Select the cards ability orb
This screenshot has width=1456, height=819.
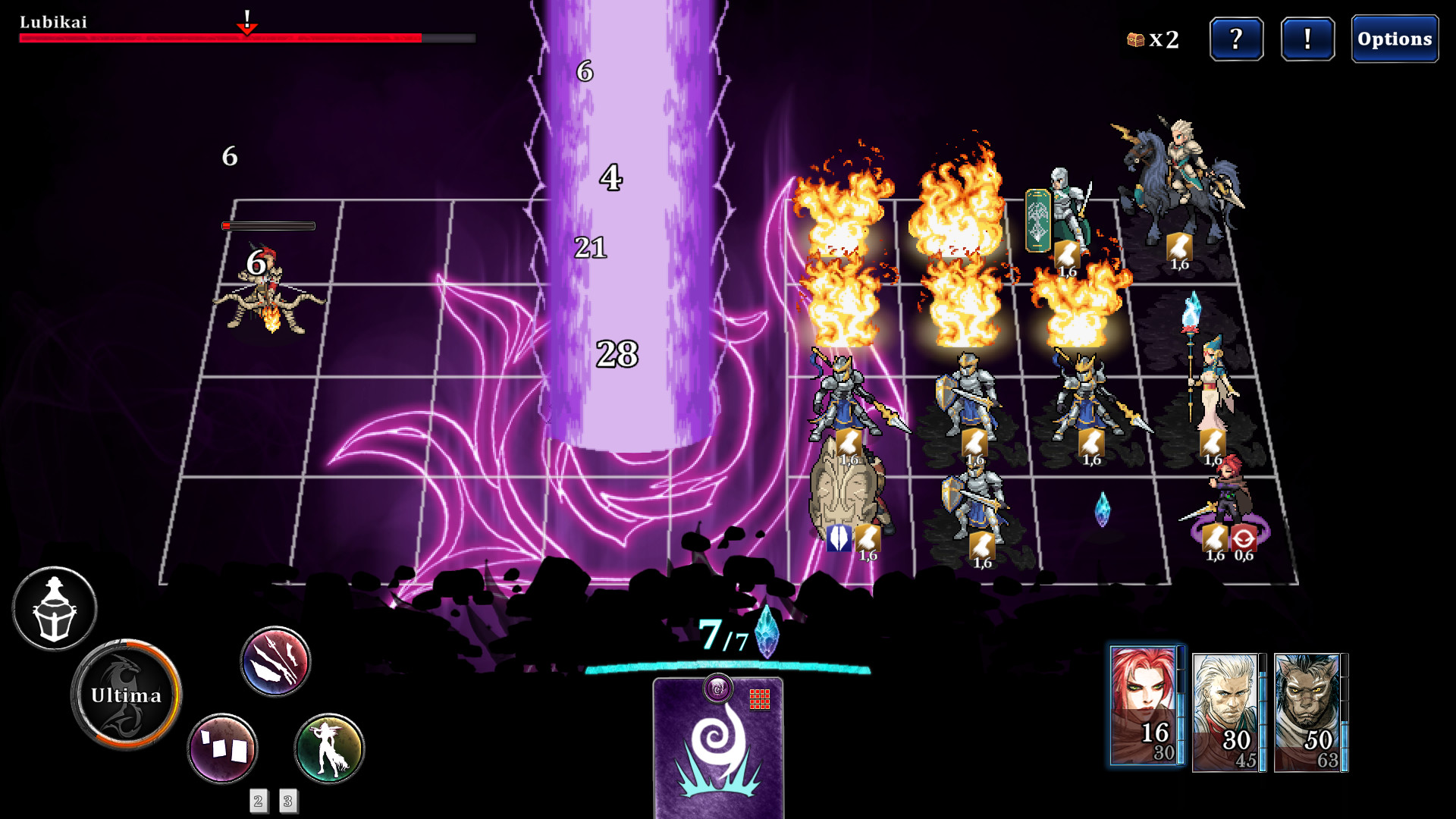tap(221, 748)
